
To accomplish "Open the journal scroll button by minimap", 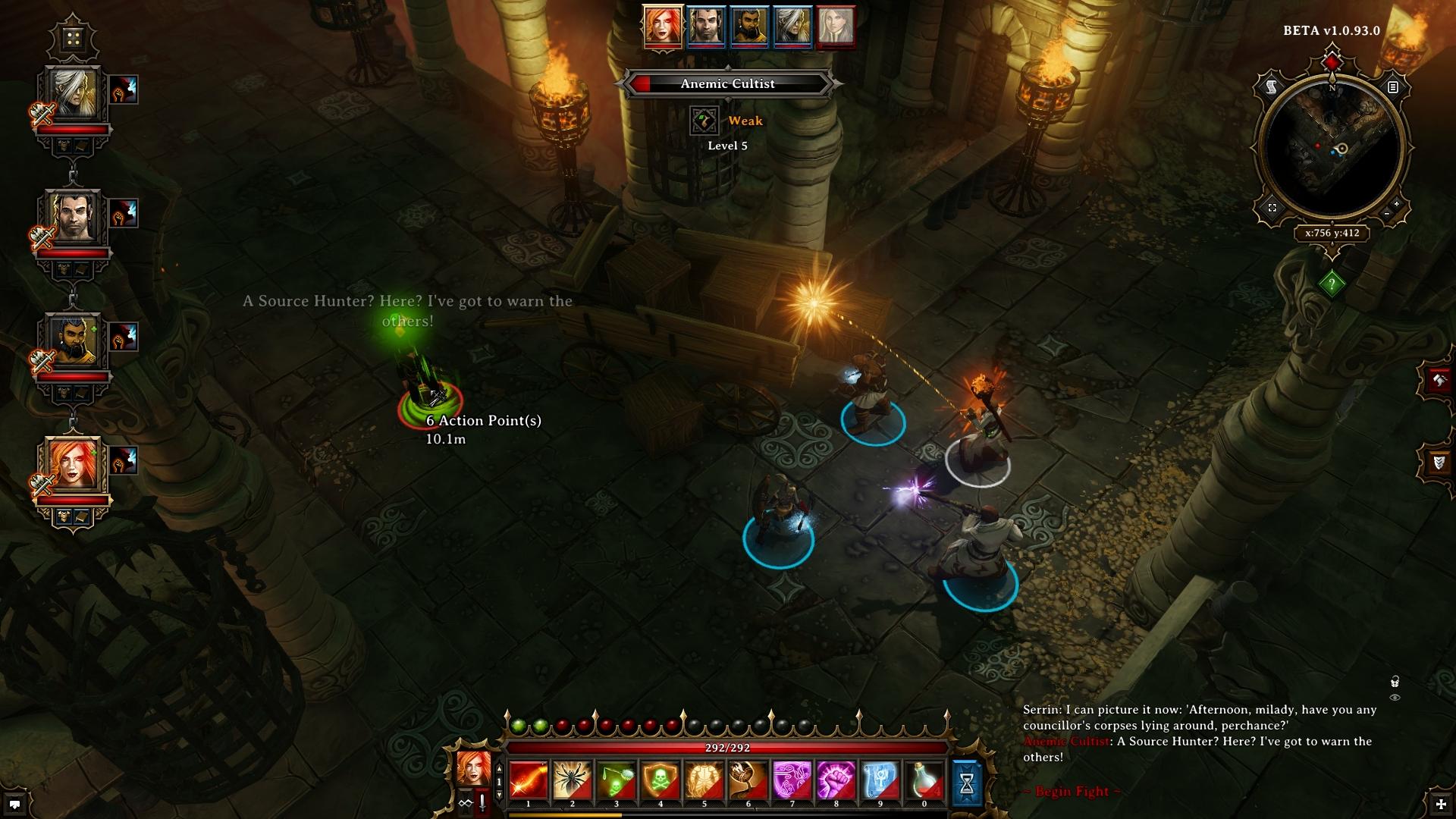I will (x=1272, y=88).
